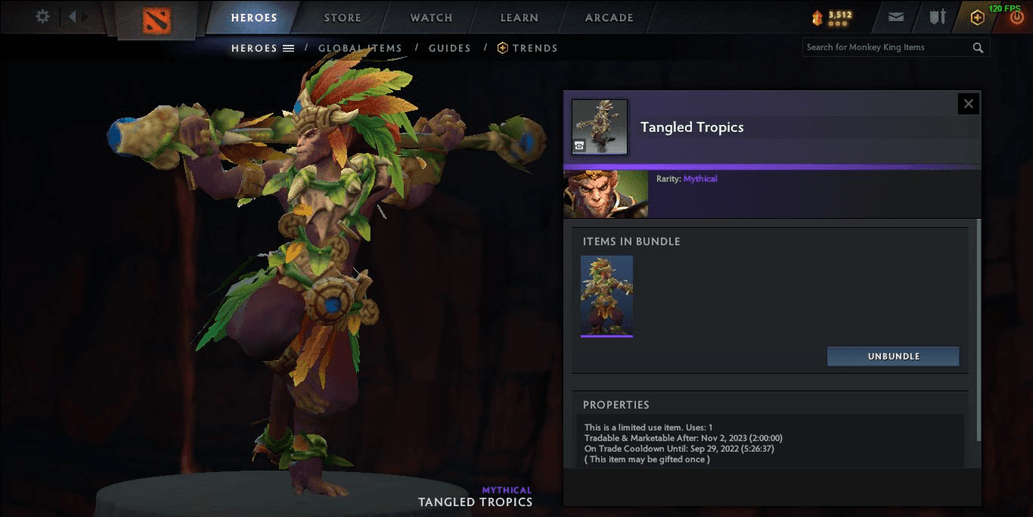Open the armory icon in top bar
This screenshot has width=1033, height=517.
coord(937,17)
